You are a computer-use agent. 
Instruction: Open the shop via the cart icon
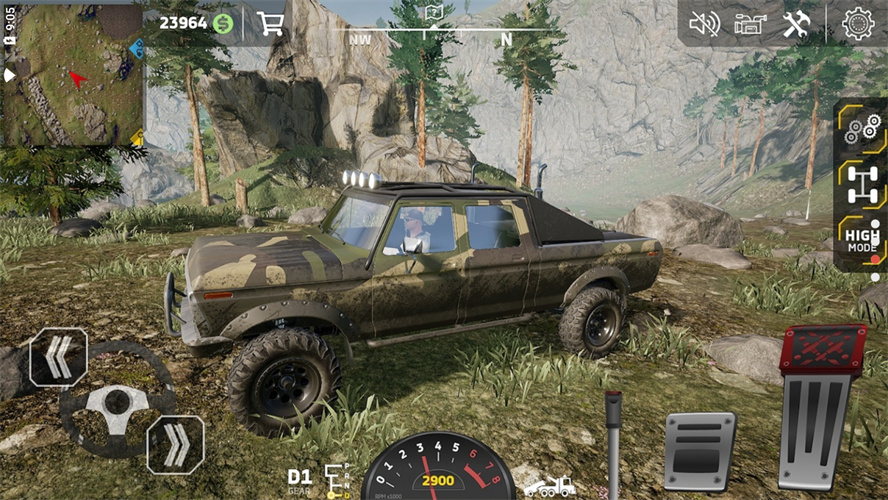[270, 23]
